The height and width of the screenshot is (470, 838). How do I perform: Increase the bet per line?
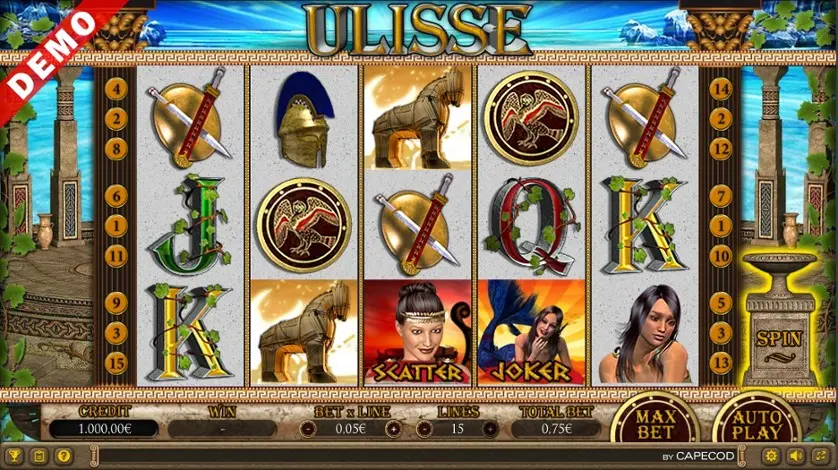click(x=394, y=429)
